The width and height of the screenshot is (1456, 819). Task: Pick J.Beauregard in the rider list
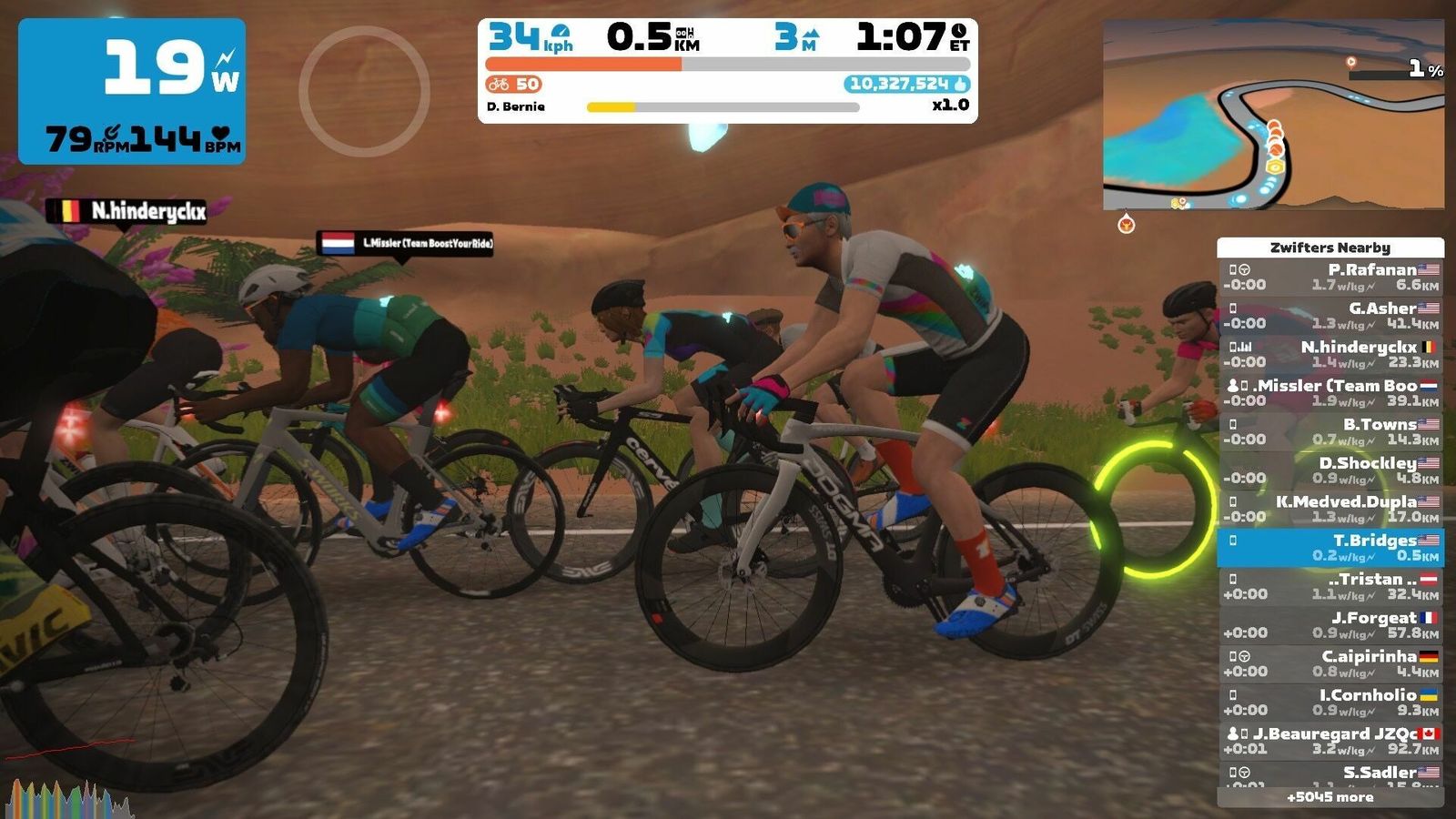coord(1330,741)
